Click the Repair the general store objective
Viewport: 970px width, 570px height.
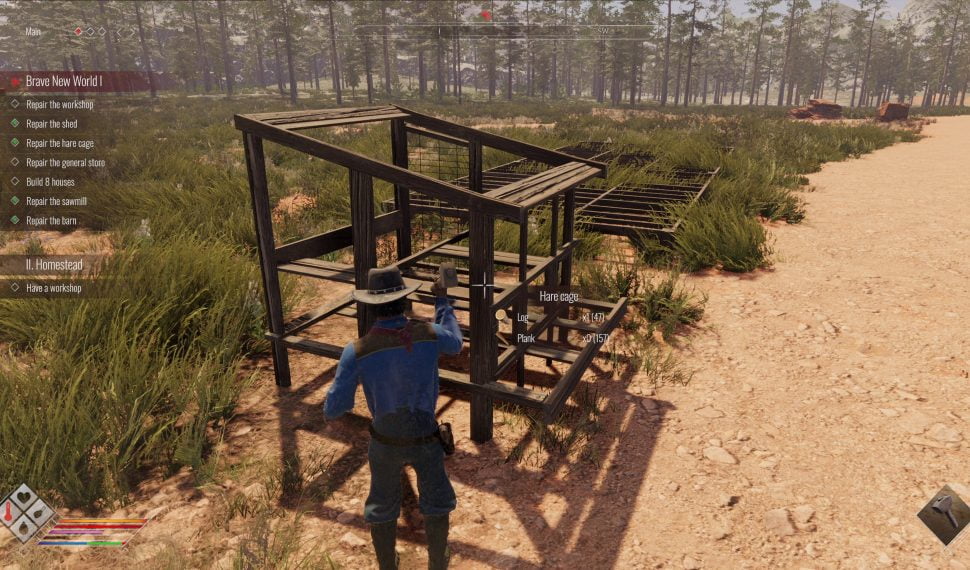(65, 162)
